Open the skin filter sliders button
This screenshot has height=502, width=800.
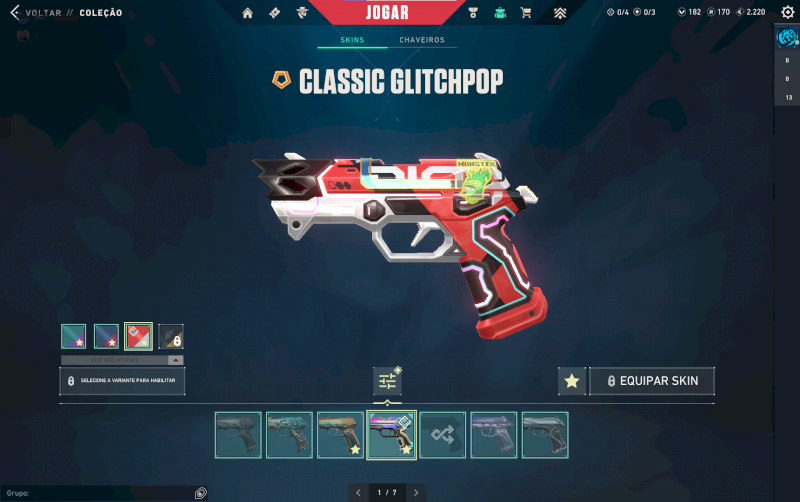tap(387, 381)
